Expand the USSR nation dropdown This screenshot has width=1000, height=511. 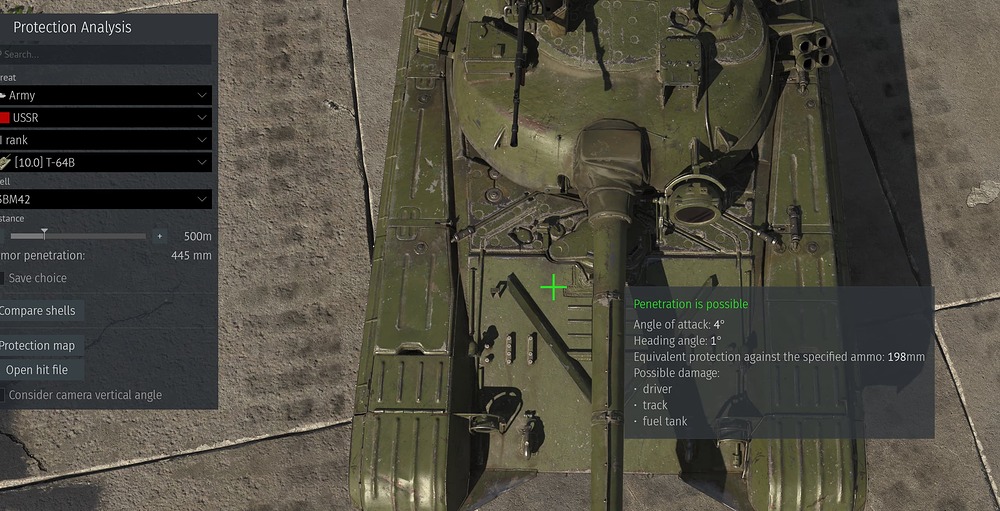(x=105, y=118)
